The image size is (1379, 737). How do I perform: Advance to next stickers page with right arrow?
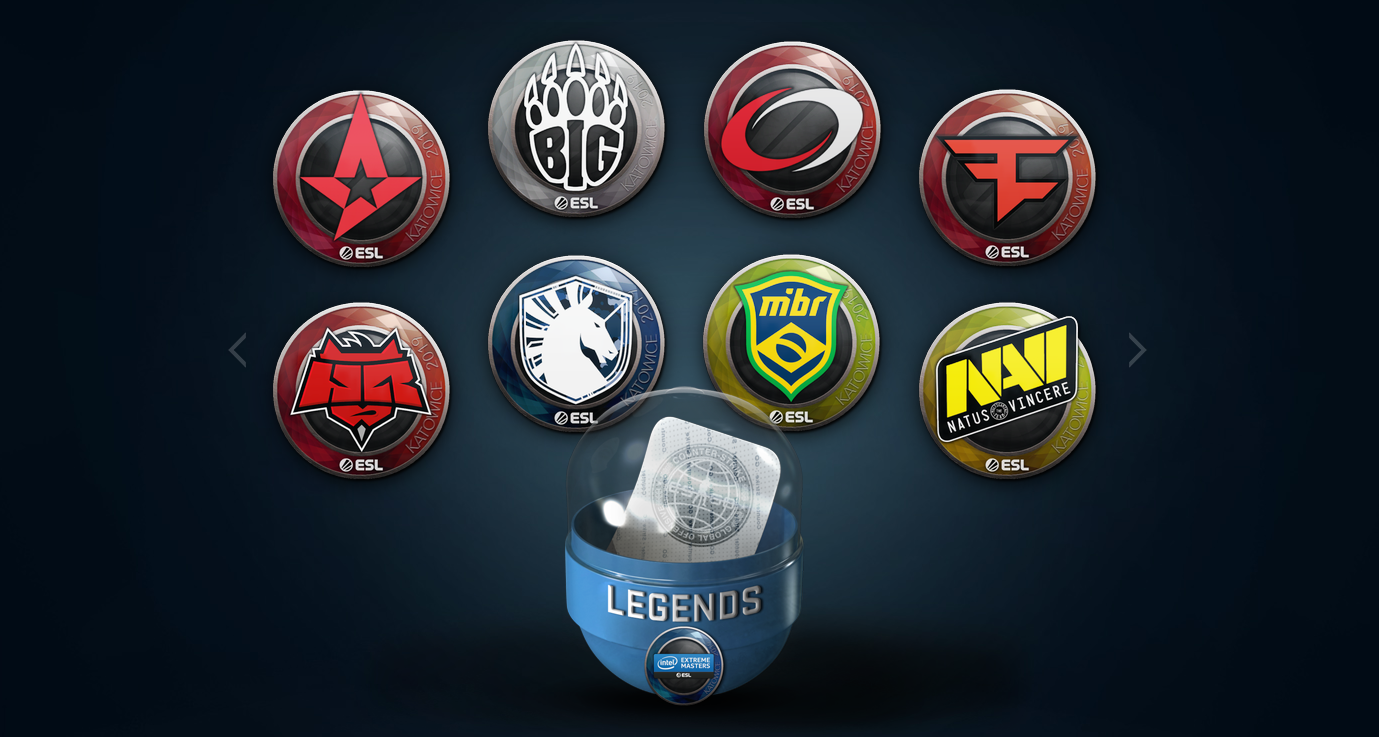tap(1138, 349)
